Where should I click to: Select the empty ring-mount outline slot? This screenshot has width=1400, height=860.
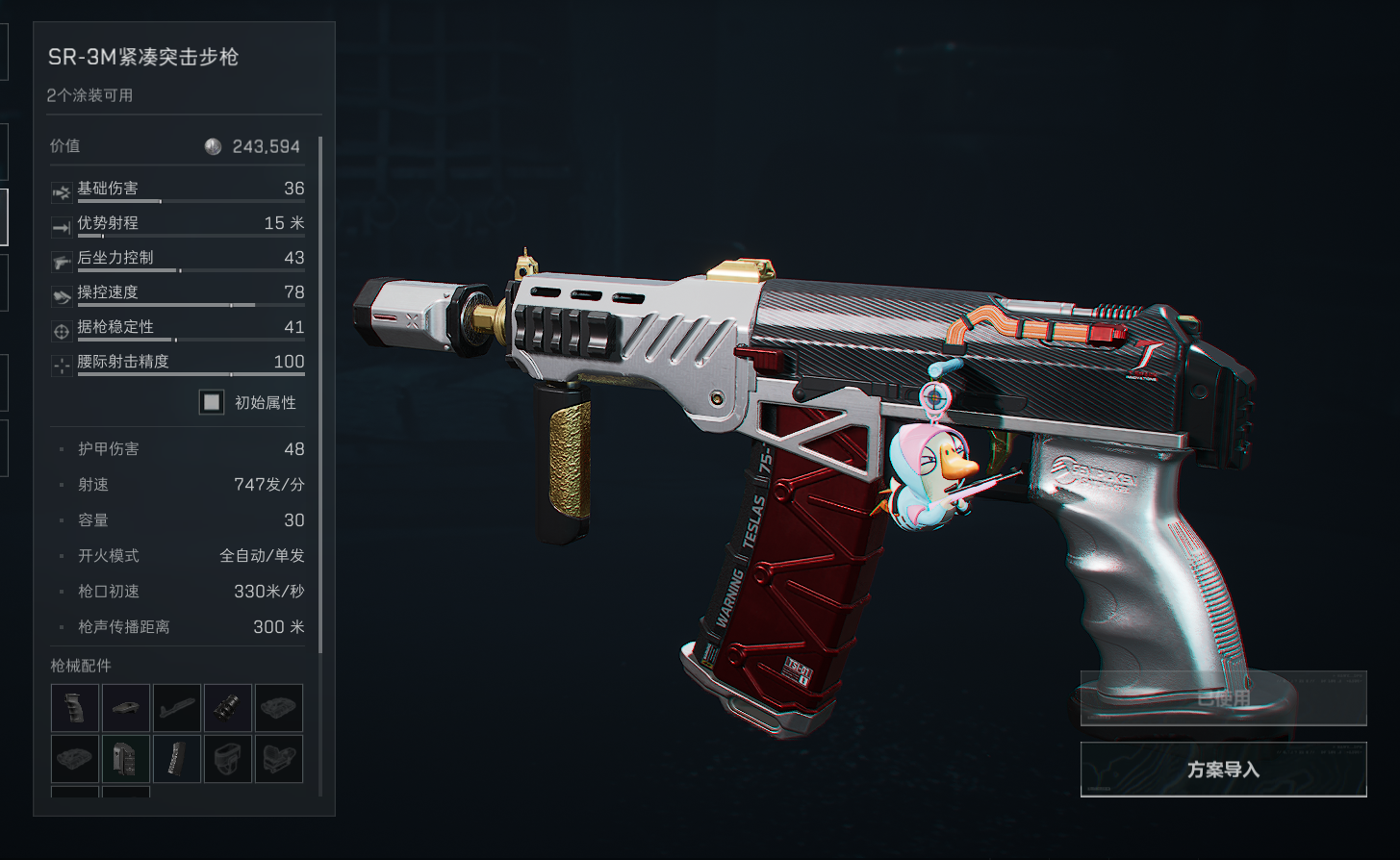click(x=228, y=759)
